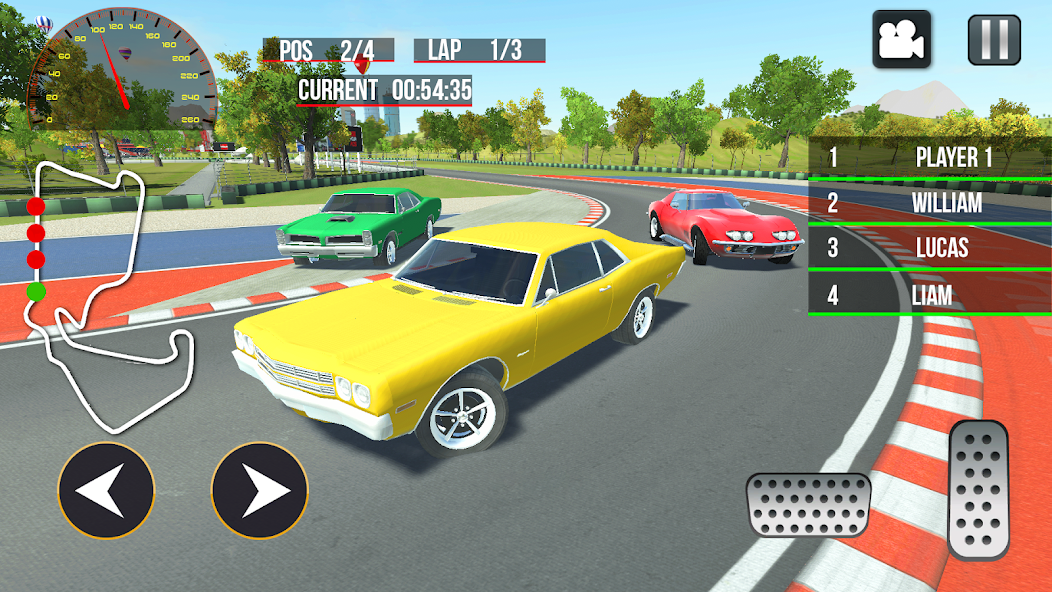Choose the LUCAS leaderboard row

tap(929, 248)
